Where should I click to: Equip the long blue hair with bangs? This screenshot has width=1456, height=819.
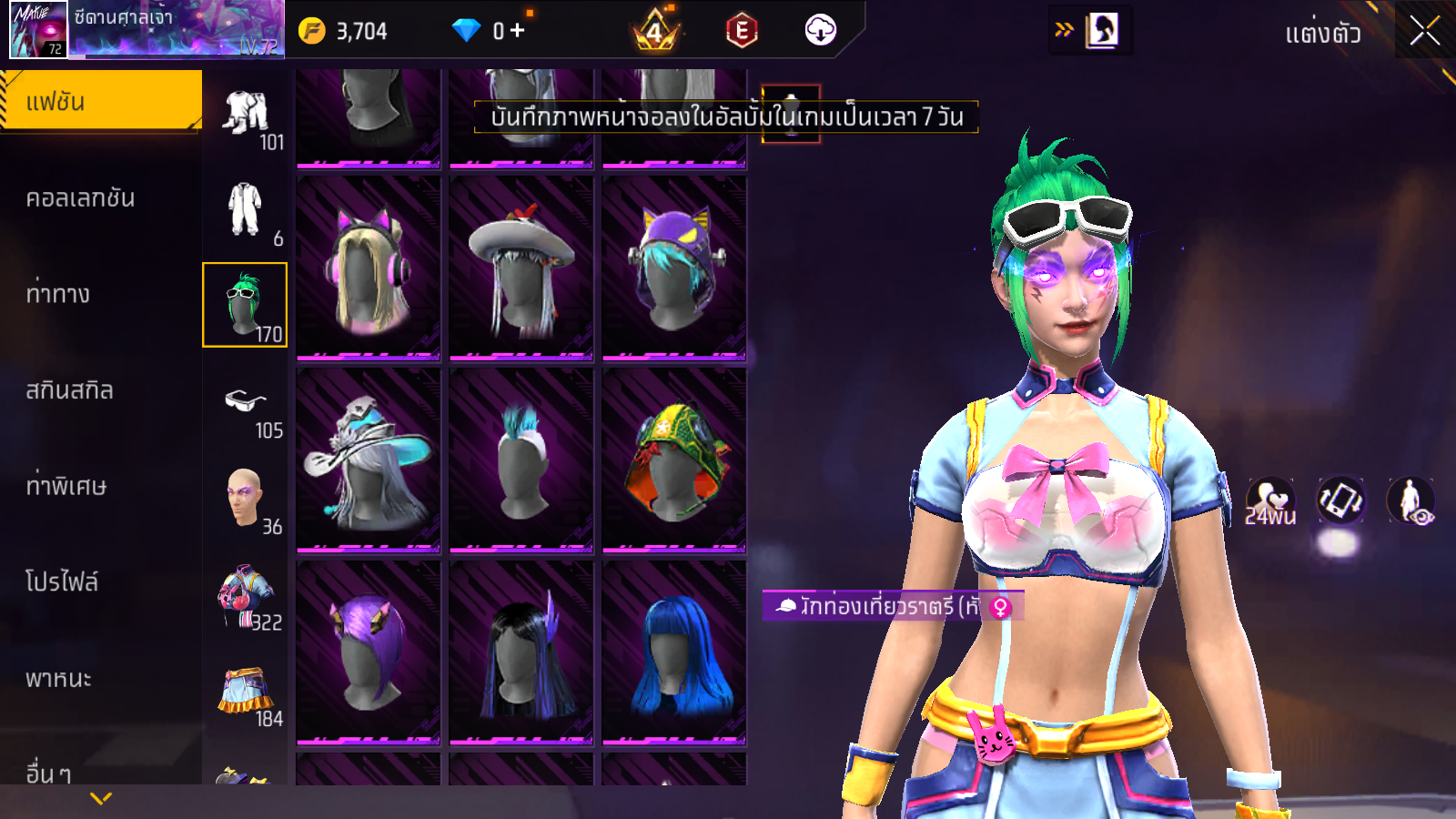point(673,652)
